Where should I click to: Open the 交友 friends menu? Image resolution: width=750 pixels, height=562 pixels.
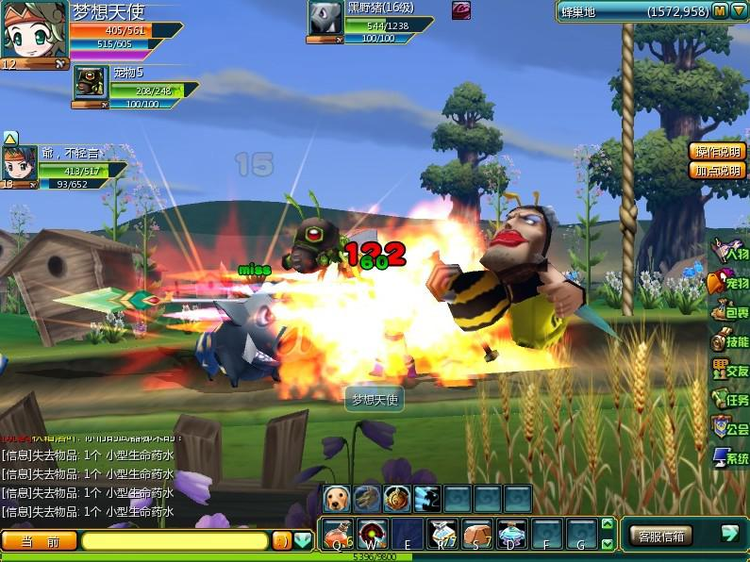click(x=730, y=371)
